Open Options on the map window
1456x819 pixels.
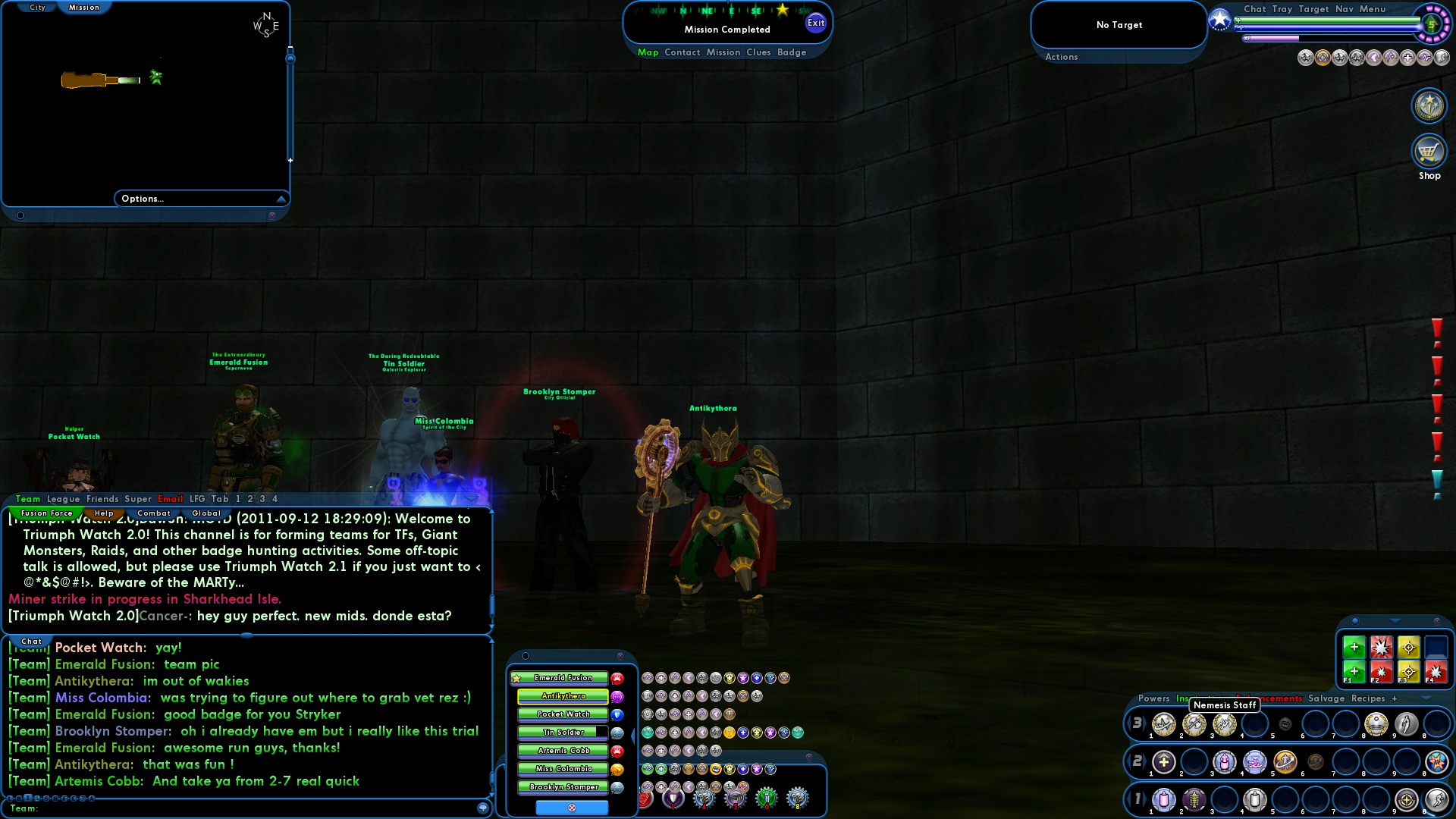click(x=142, y=199)
